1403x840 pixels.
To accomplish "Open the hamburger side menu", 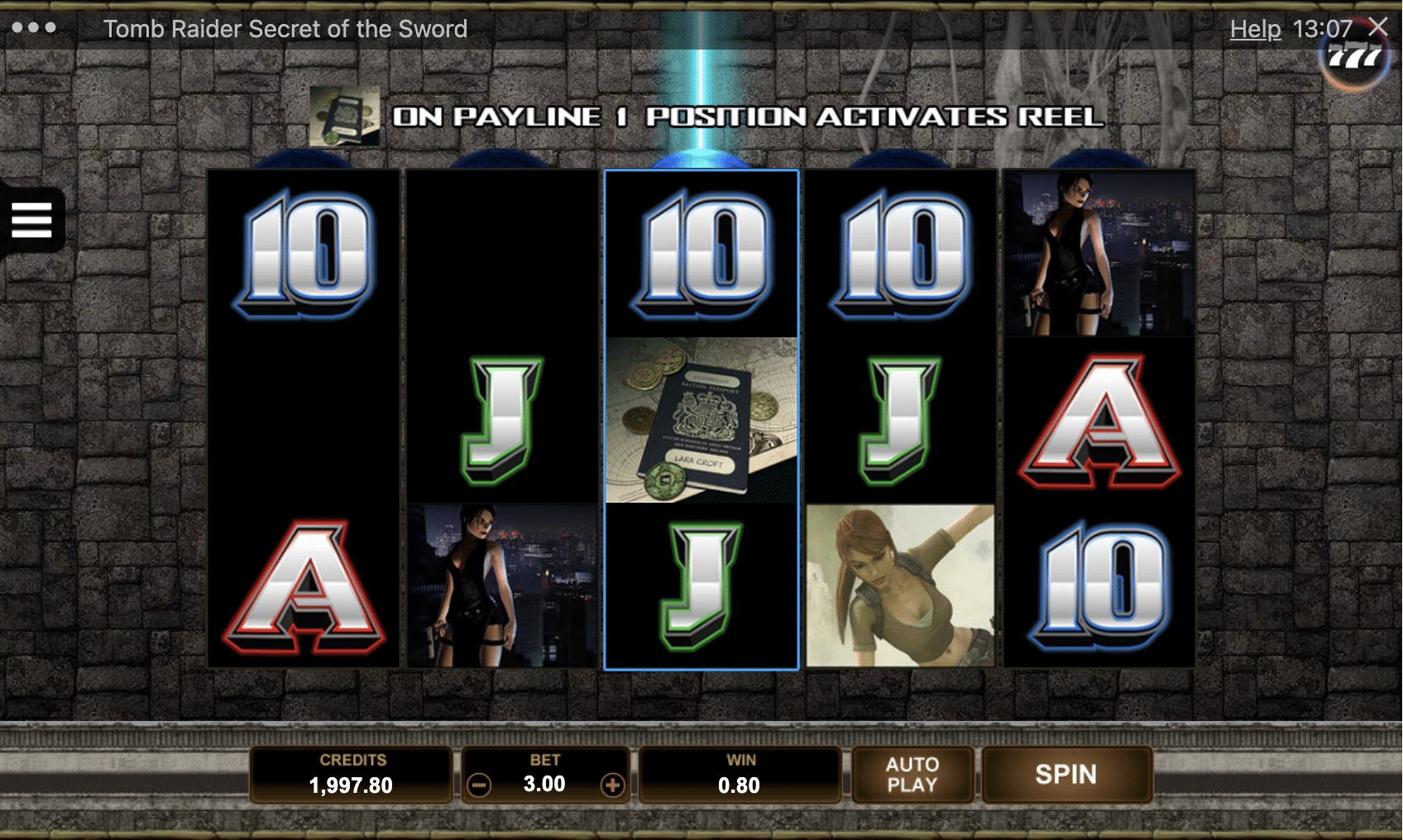I will coord(32,220).
